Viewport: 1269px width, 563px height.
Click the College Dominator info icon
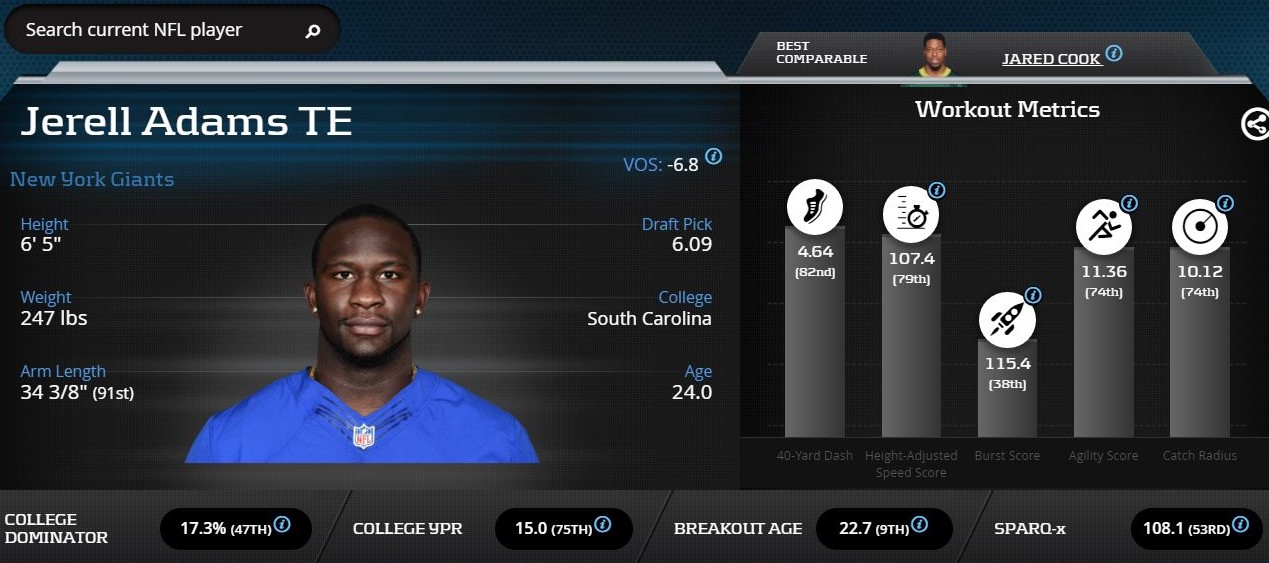pyautogui.click(x=282, y=524)
